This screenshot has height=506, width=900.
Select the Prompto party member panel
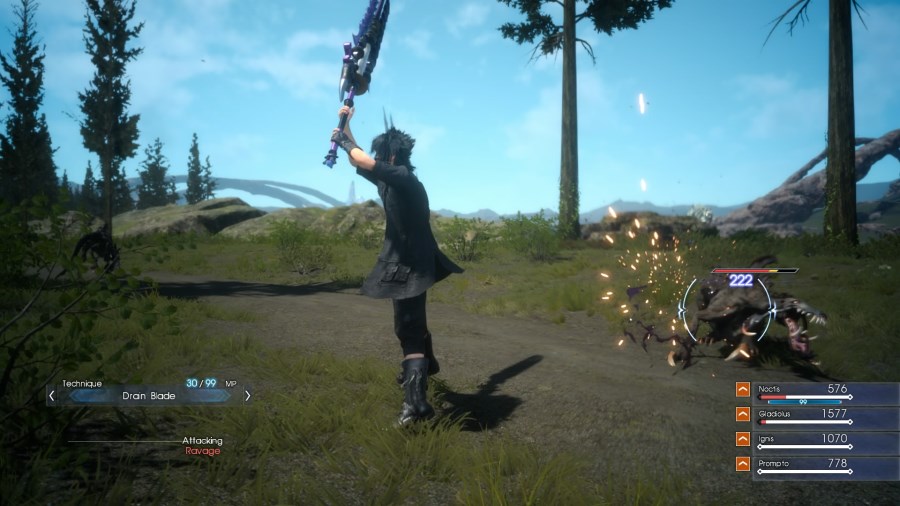[826, 466]
